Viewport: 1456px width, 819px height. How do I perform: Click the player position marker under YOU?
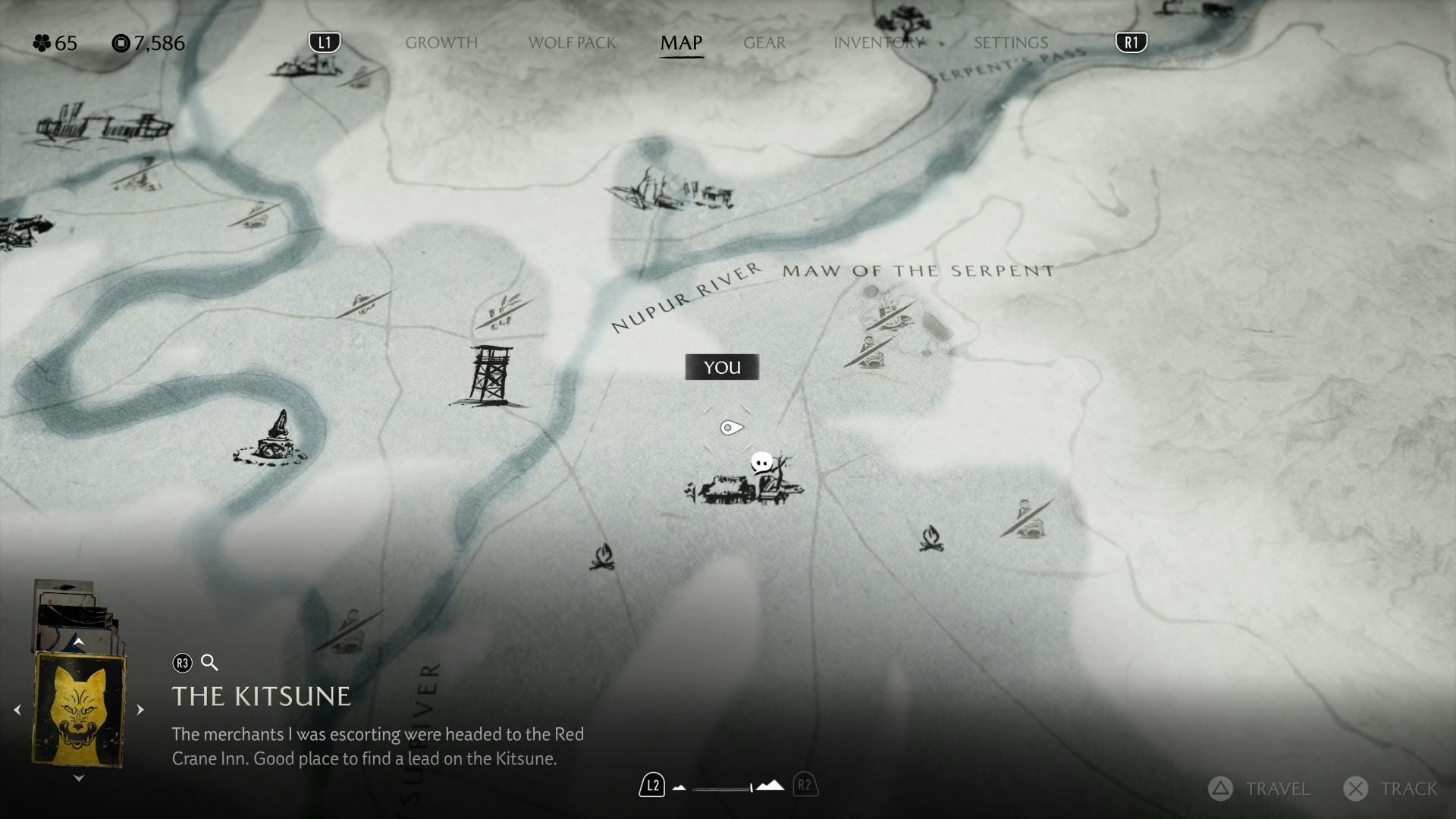pos(730,428)
